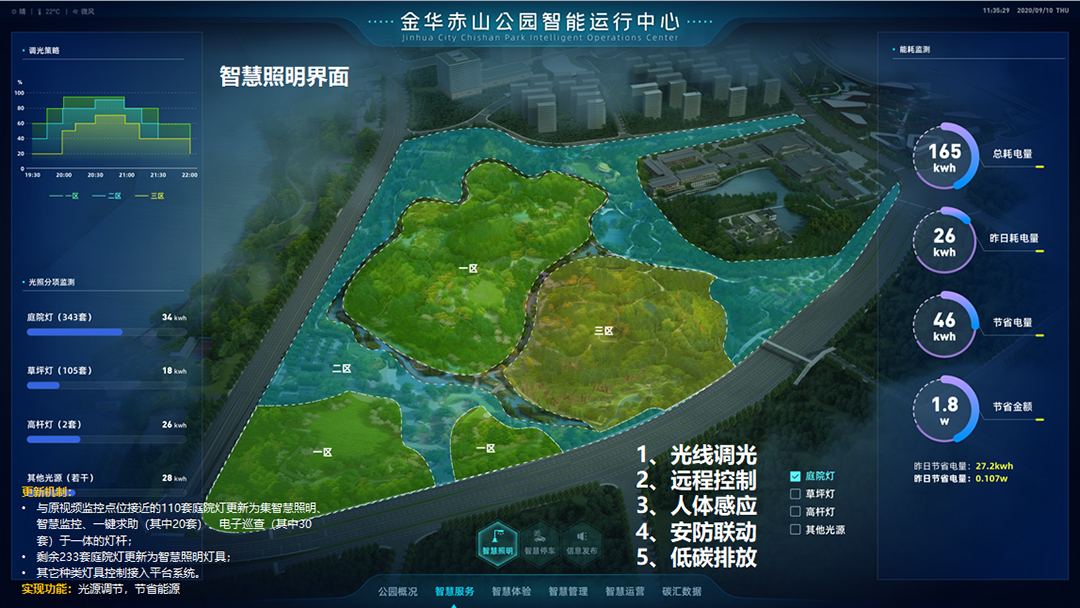Switch to the 智慧体验 tab
The image size is (1080, 608).
click(511, 591)
